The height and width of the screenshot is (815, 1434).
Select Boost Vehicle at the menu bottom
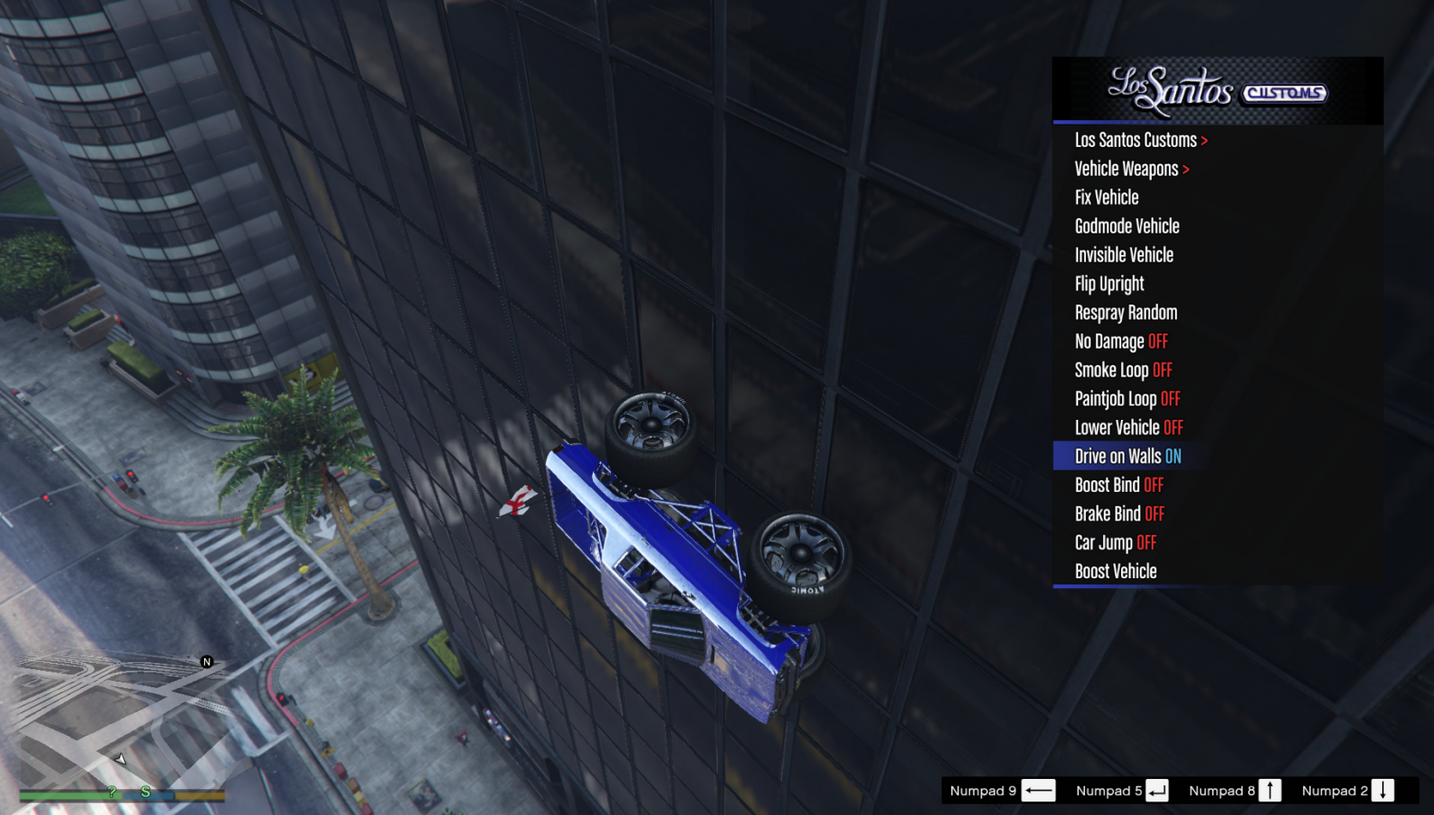(x=1115, y=572)
